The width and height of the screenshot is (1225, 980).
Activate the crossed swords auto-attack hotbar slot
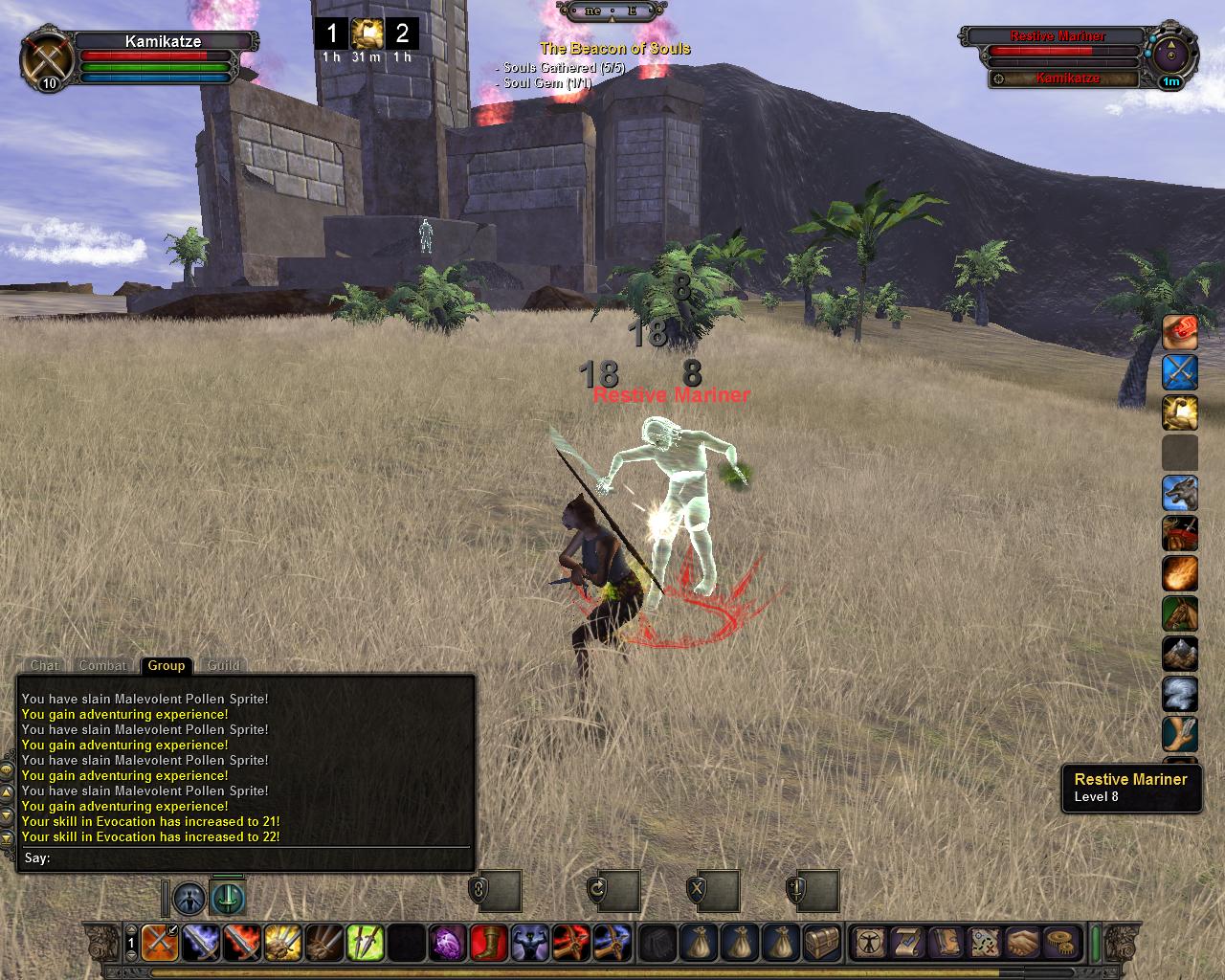[x=159, y=943]
